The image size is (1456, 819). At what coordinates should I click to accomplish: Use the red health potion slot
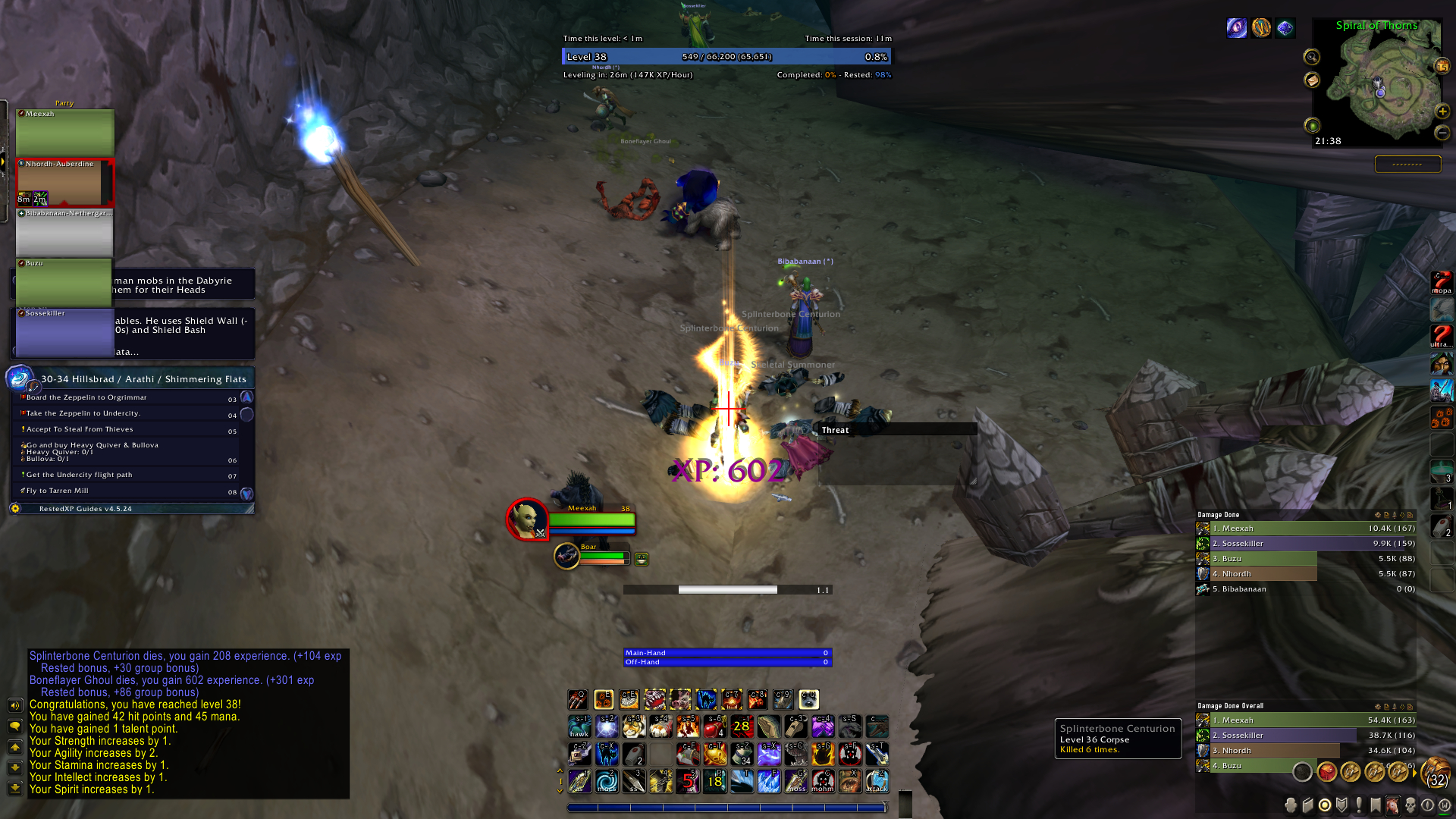(714, 727)
